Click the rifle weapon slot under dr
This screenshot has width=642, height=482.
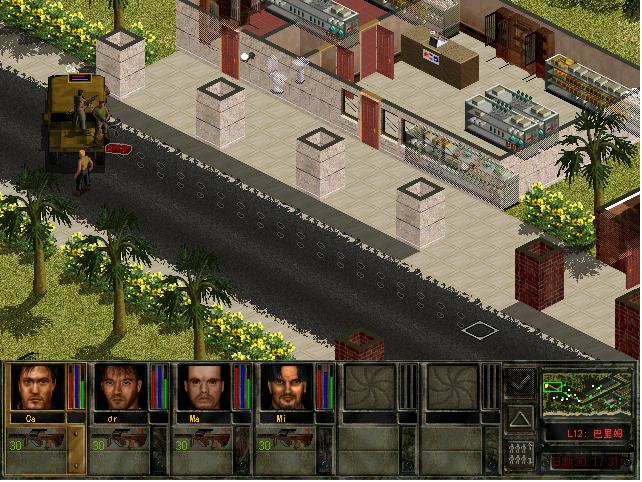pyautogui.click(x=129, y=439)
